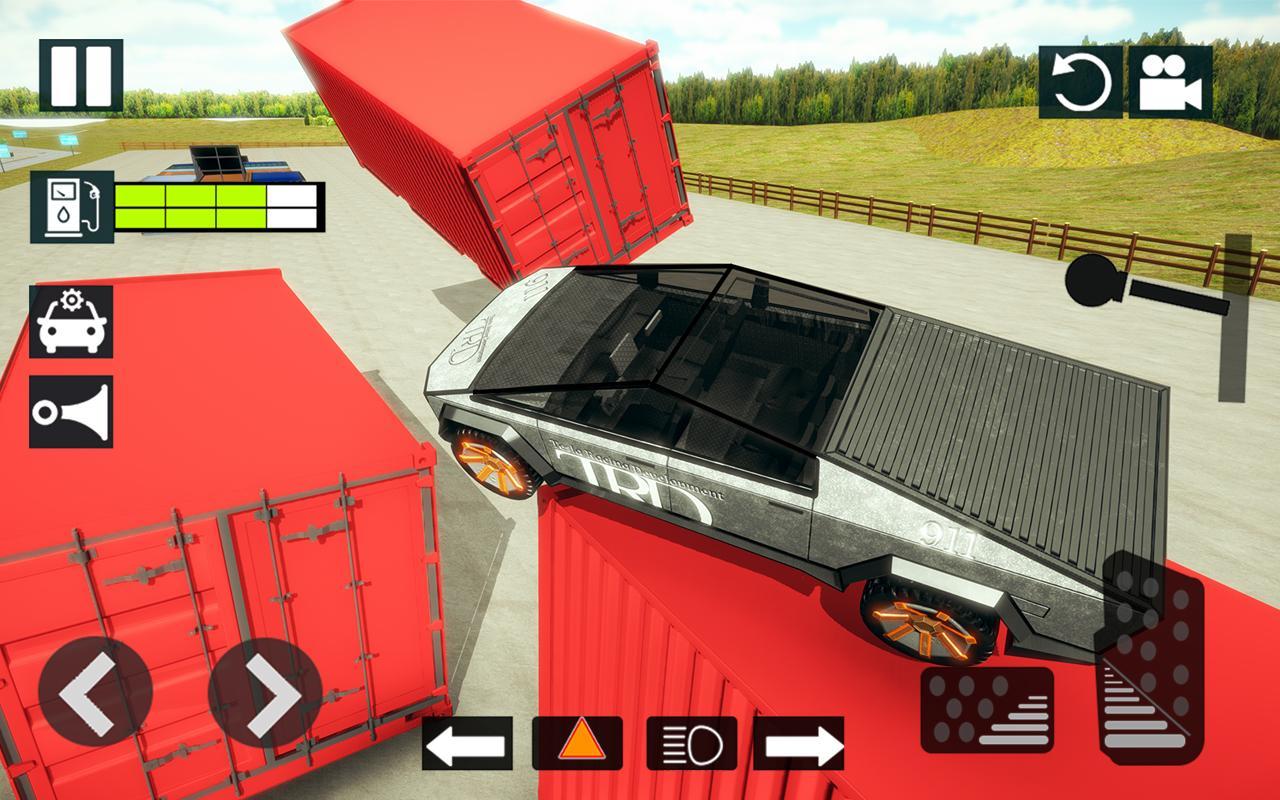Turn on the hazard warning lights

(x=577, y=744)
